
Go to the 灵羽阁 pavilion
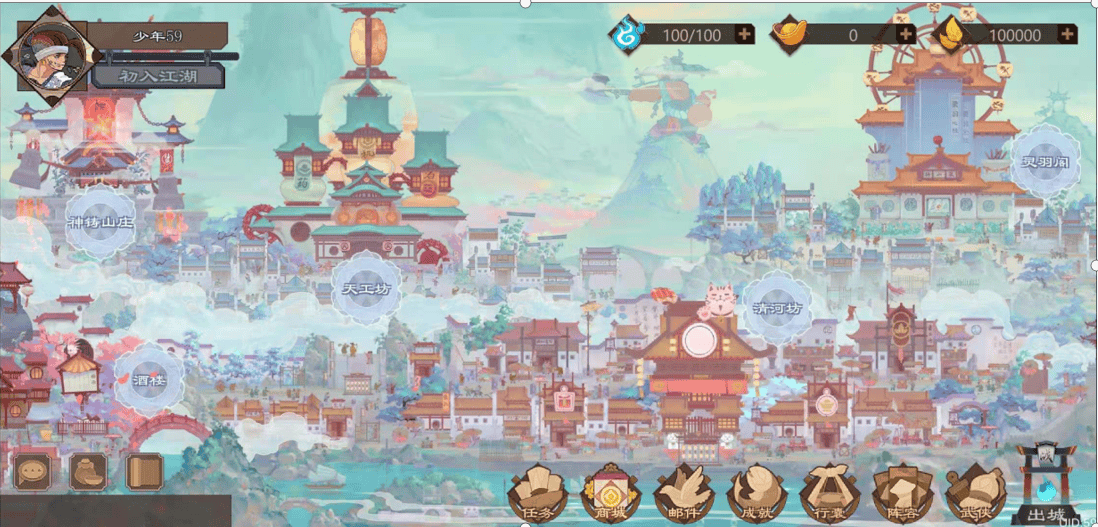point(1044,162)
